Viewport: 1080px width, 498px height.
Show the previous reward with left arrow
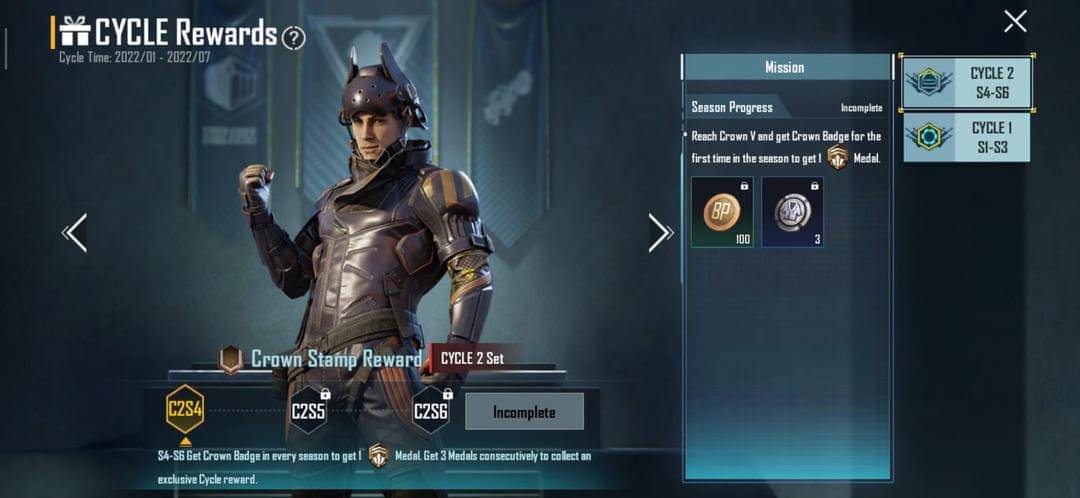point(76,232)
